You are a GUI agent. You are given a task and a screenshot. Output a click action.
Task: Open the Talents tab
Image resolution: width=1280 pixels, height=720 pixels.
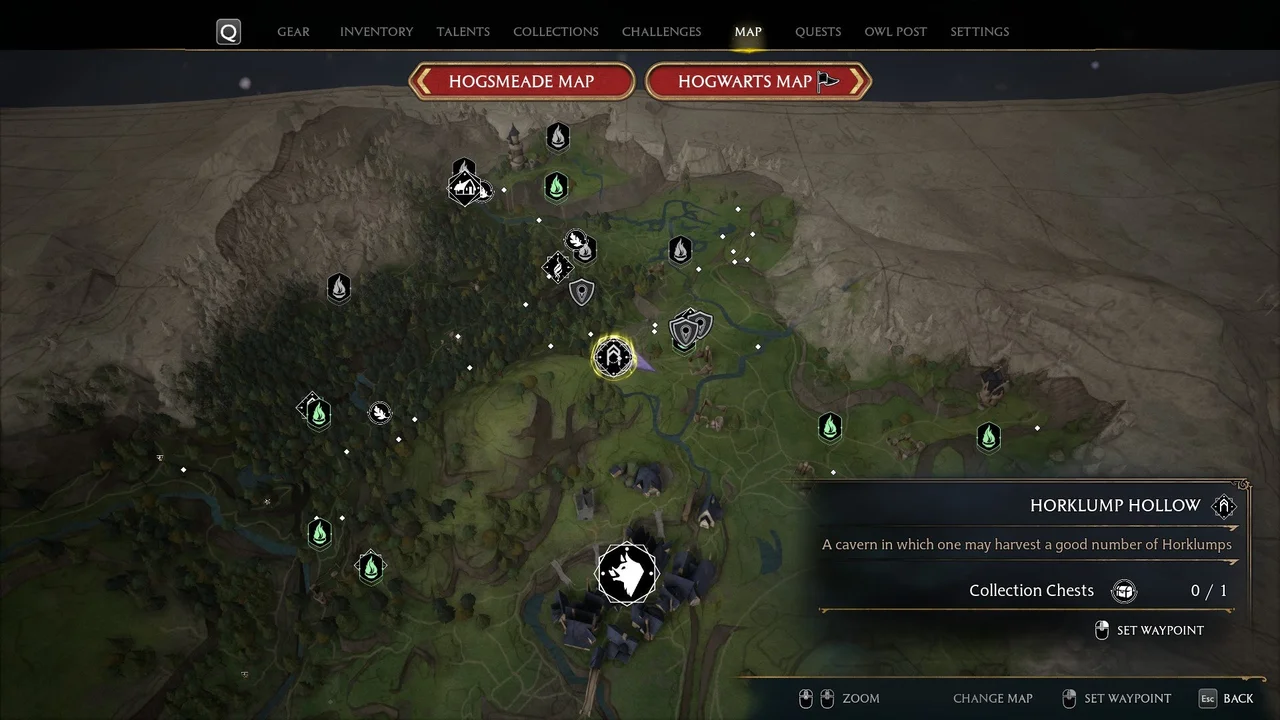click(x=463, y=32)
